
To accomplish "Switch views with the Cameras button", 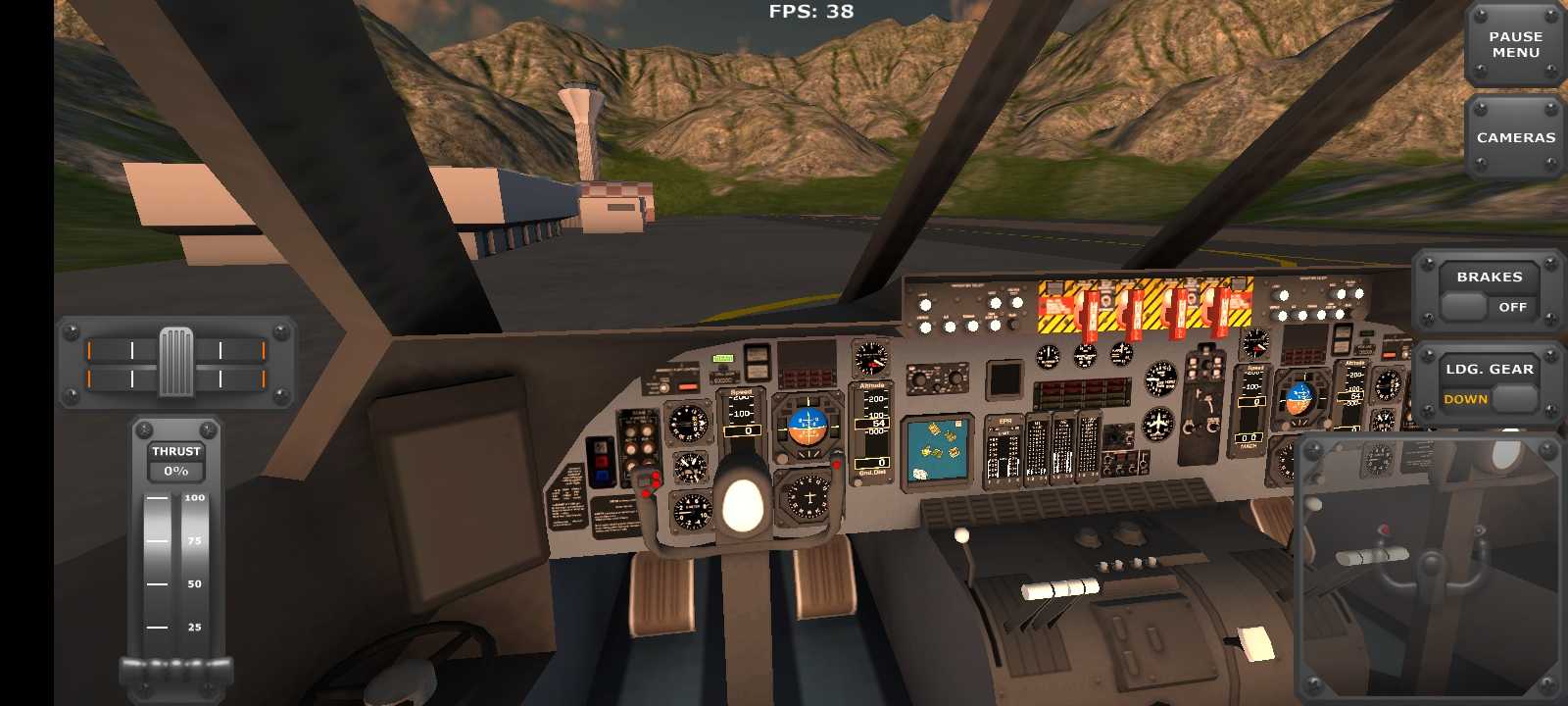I will (1514, 137).
